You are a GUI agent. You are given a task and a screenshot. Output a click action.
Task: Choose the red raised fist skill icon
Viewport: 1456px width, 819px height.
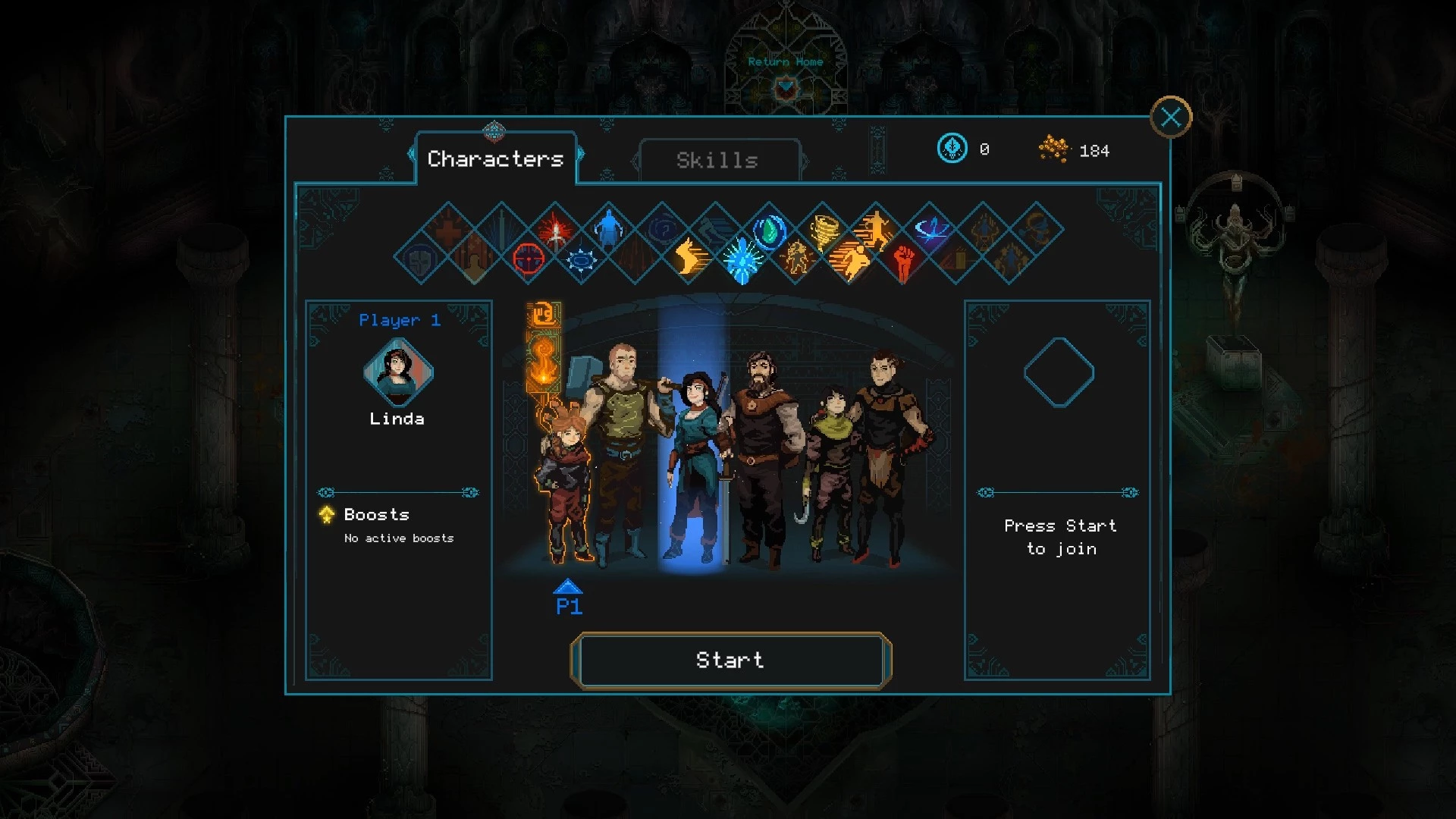[x=902, y=259]
